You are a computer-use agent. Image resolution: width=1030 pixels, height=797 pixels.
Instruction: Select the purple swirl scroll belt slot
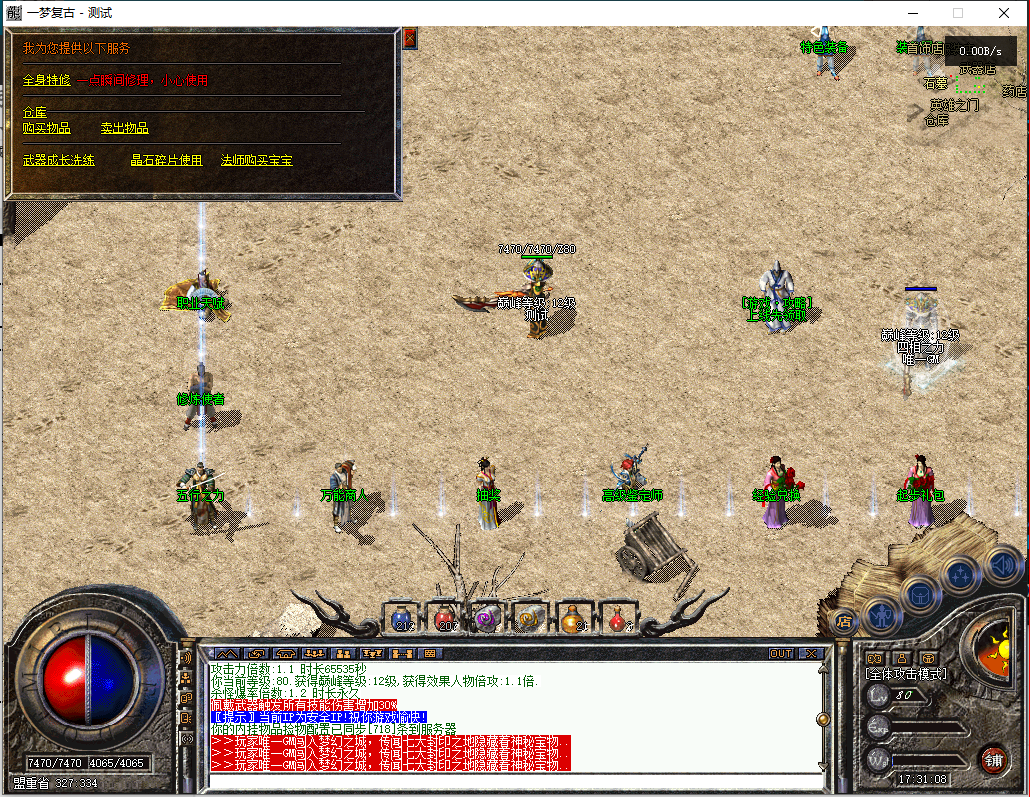point(487,619)
